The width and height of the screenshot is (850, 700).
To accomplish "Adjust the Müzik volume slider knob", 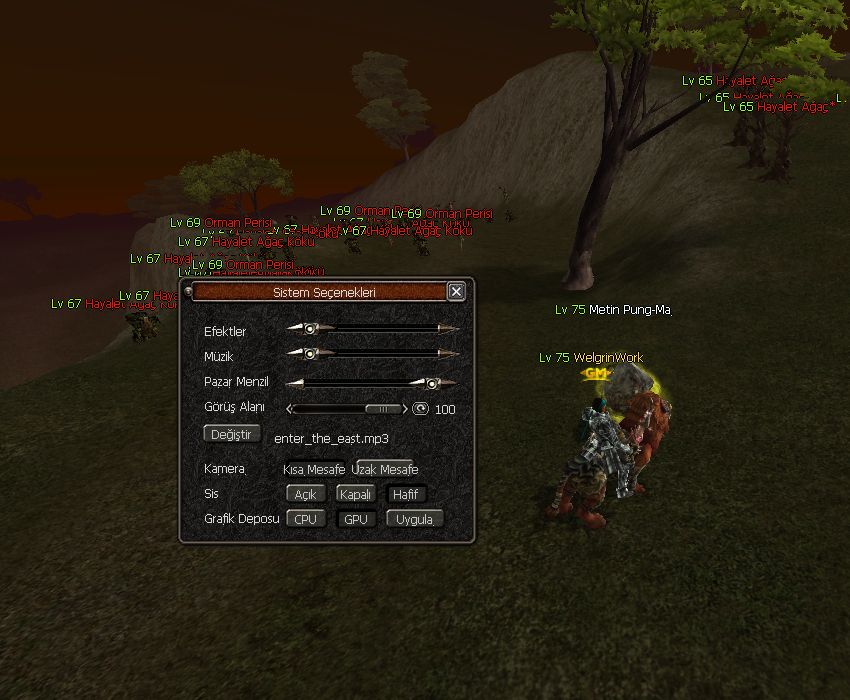I will tap(311, 353).
